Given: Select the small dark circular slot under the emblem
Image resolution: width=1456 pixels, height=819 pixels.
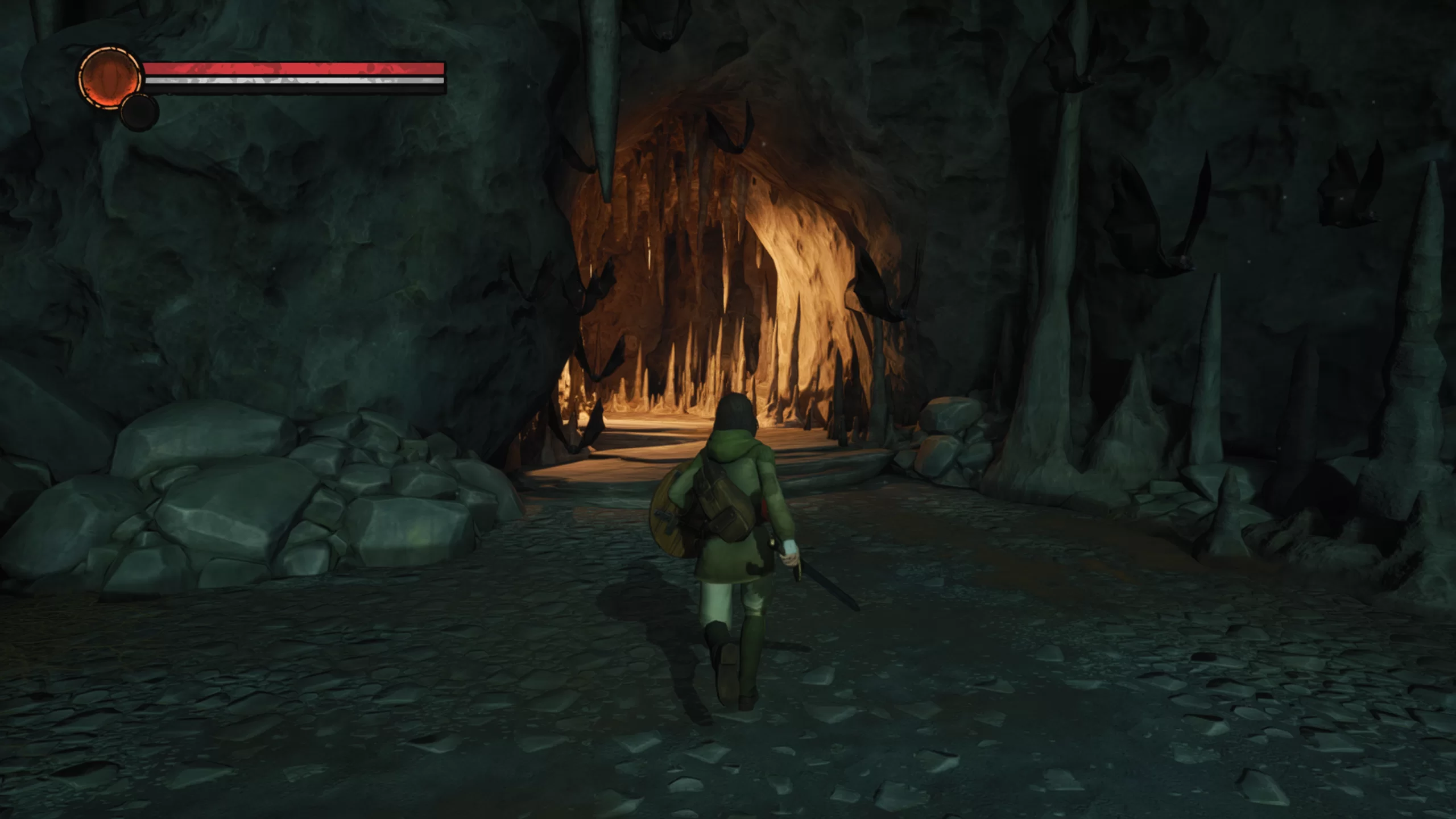Looking at the screenshot, I should pos(139,113).
